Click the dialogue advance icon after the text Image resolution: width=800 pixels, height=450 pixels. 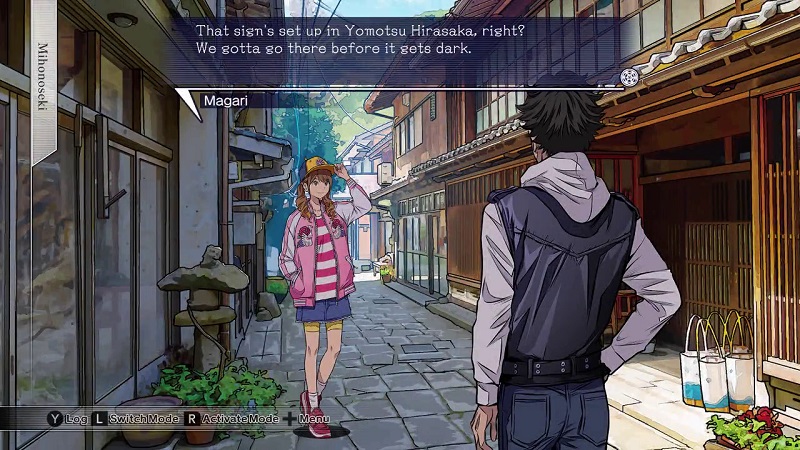point(628,77)
